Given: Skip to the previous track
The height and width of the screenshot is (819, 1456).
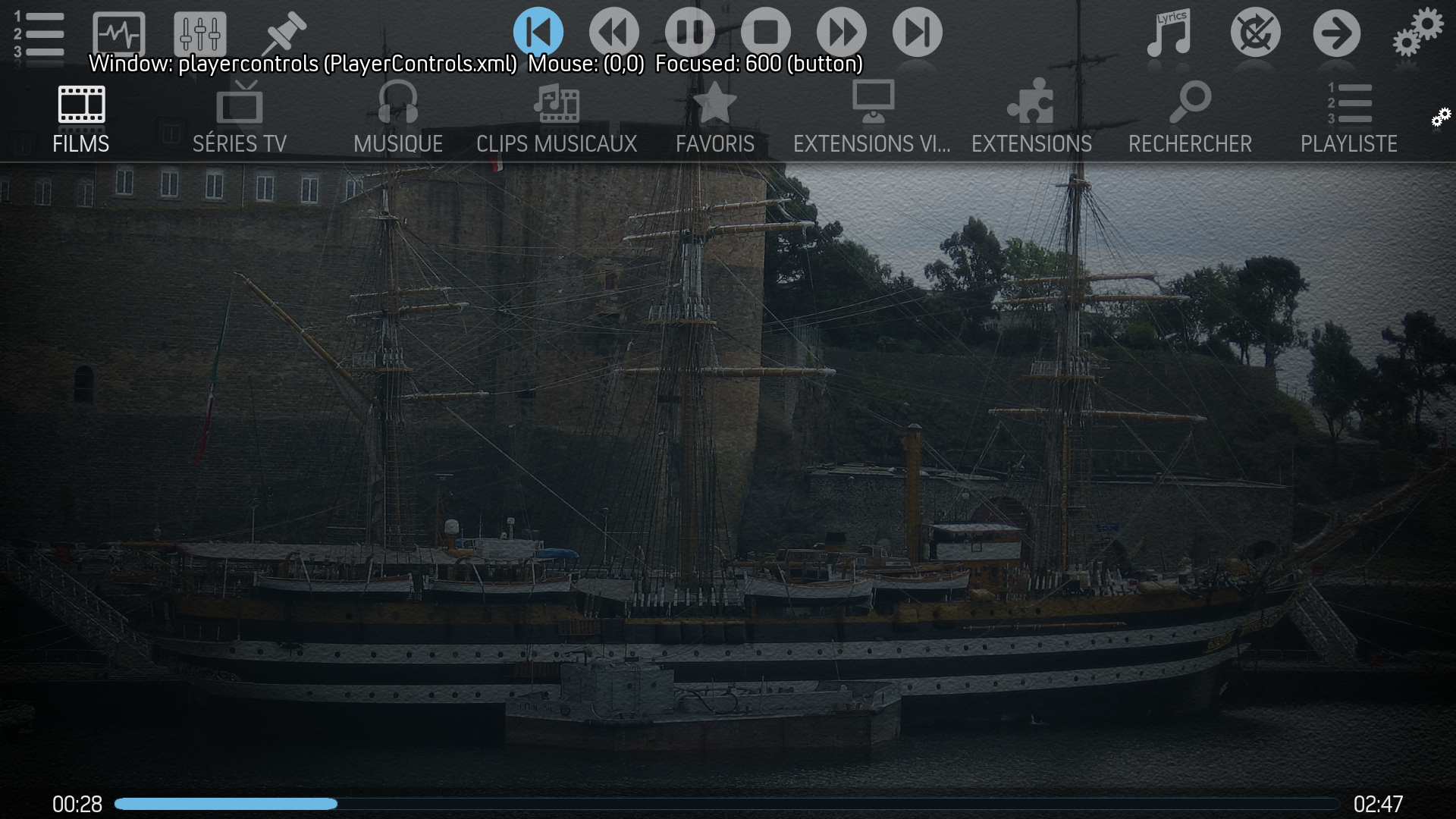Looking at the screenshot, I should pos(538,33).
